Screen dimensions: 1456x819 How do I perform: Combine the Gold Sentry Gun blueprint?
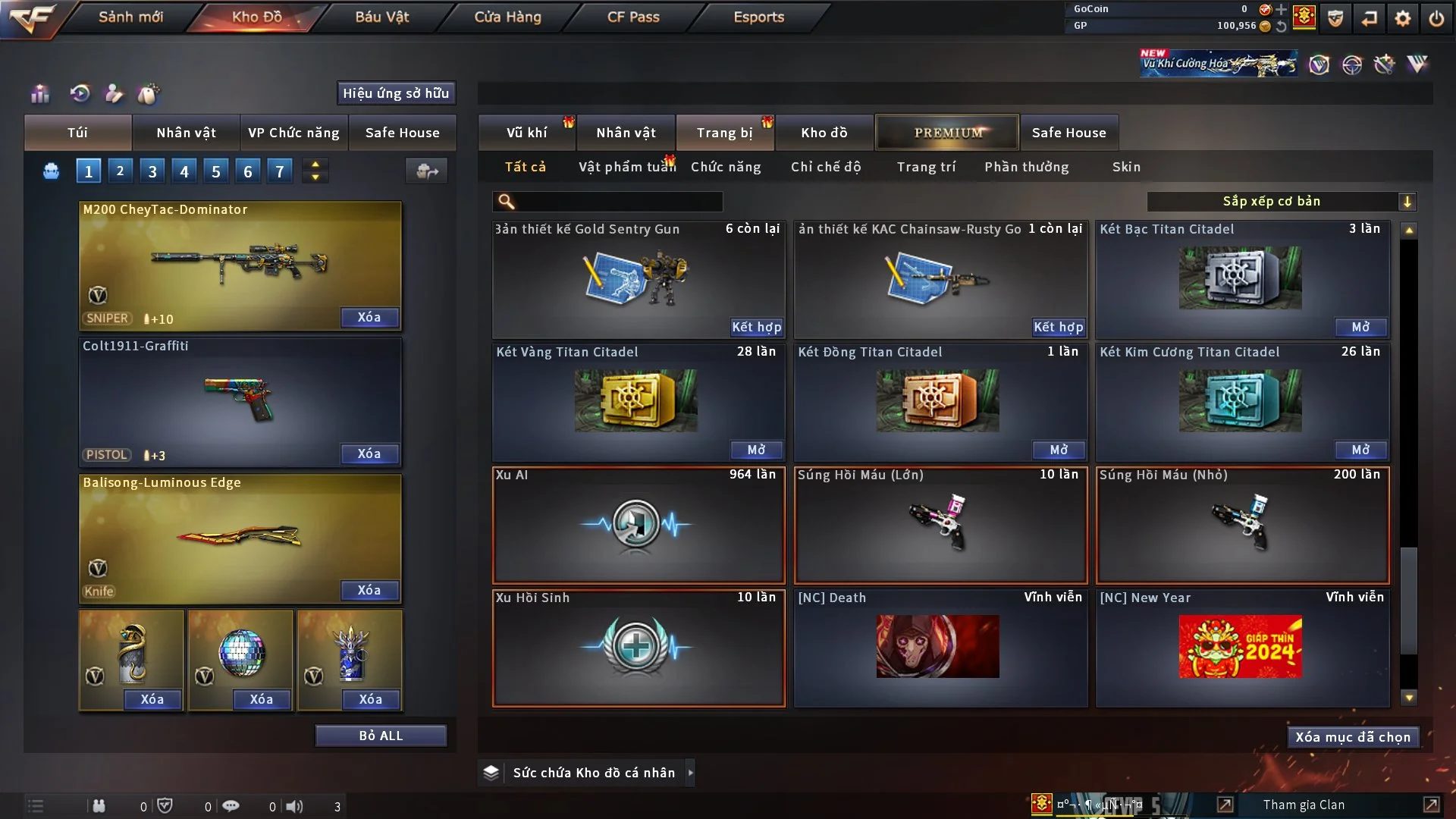click(x=756, y=327)
